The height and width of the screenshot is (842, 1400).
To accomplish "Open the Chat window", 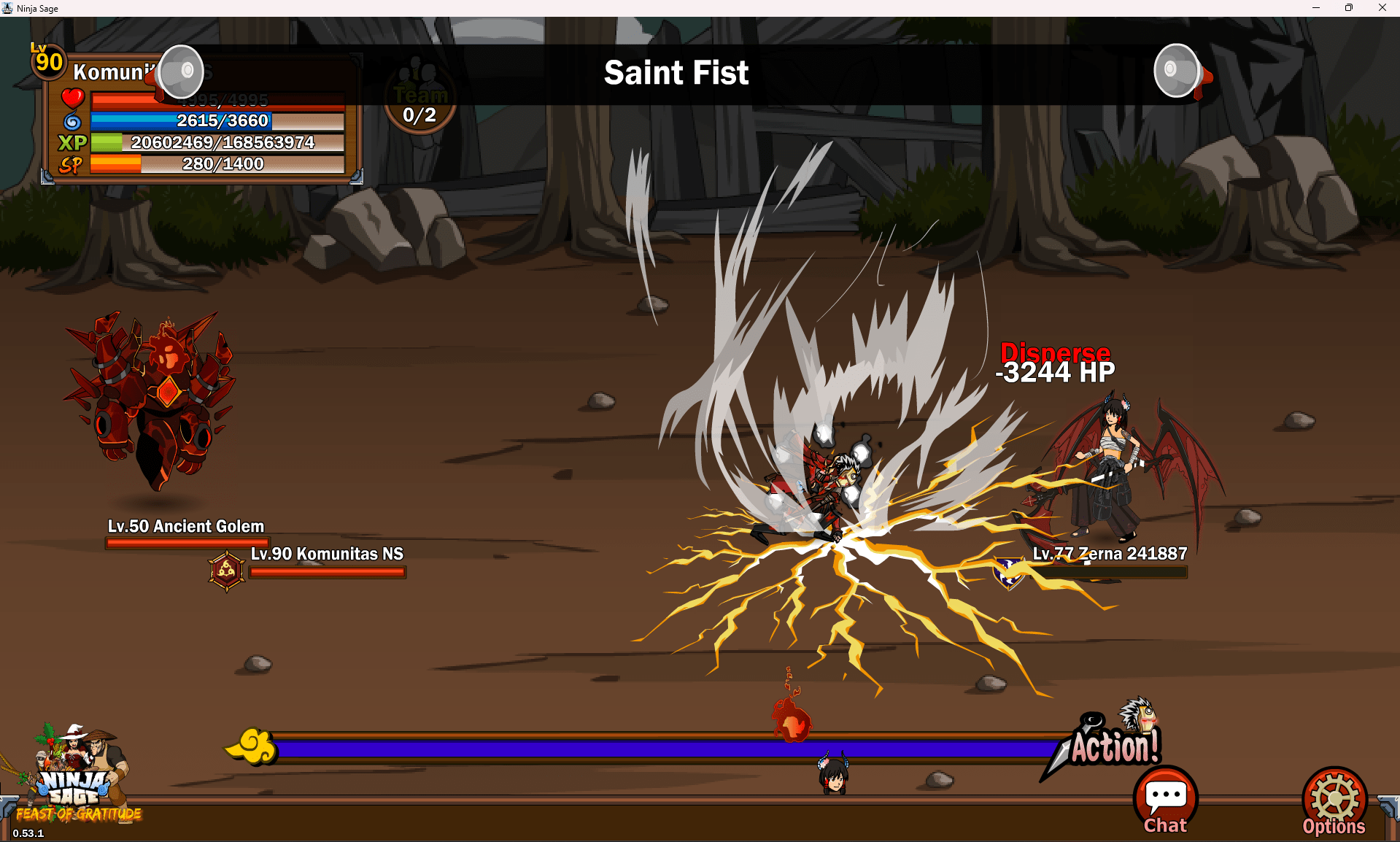I will [1165, 800].
